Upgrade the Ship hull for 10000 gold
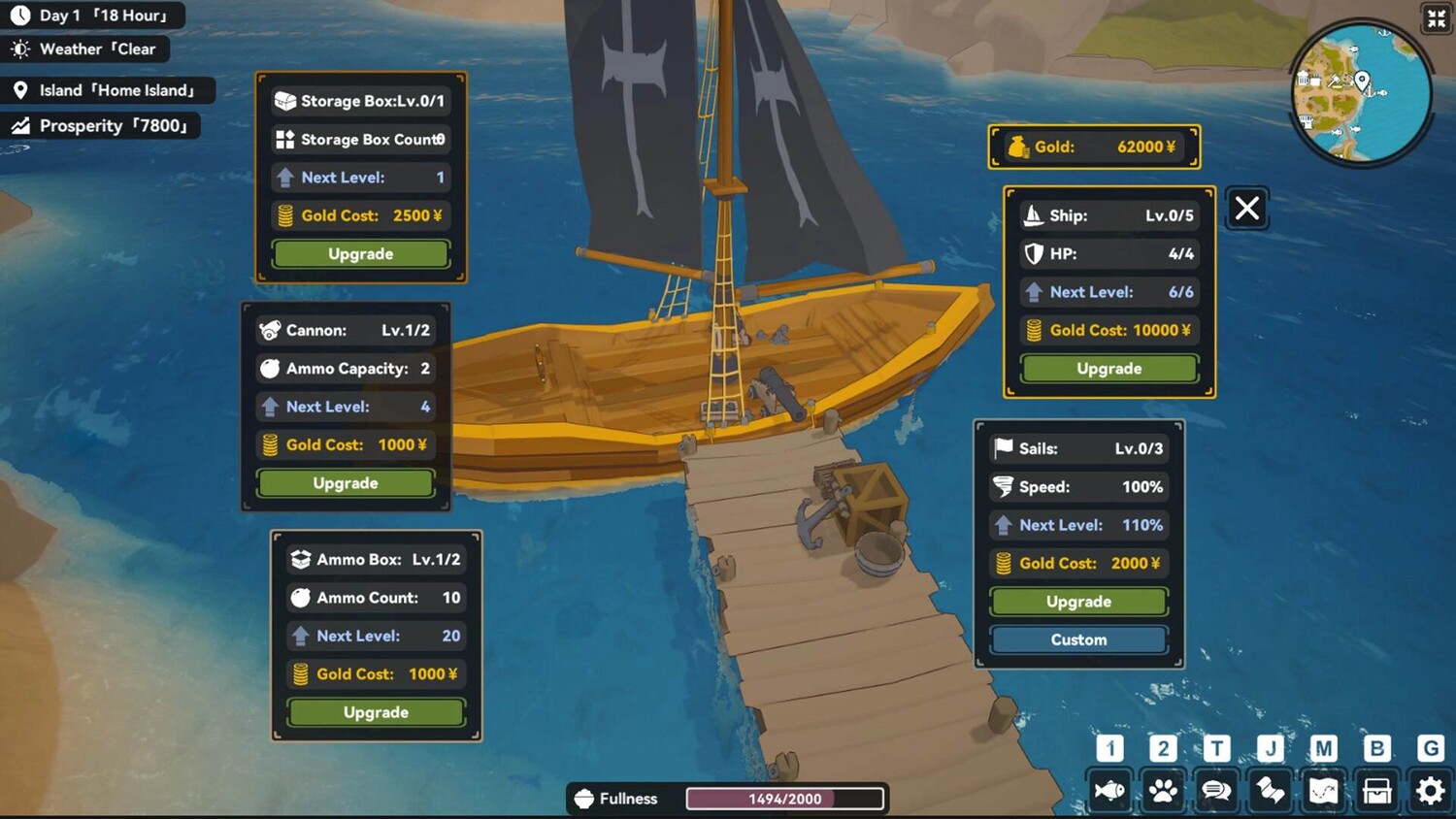 1109,369
